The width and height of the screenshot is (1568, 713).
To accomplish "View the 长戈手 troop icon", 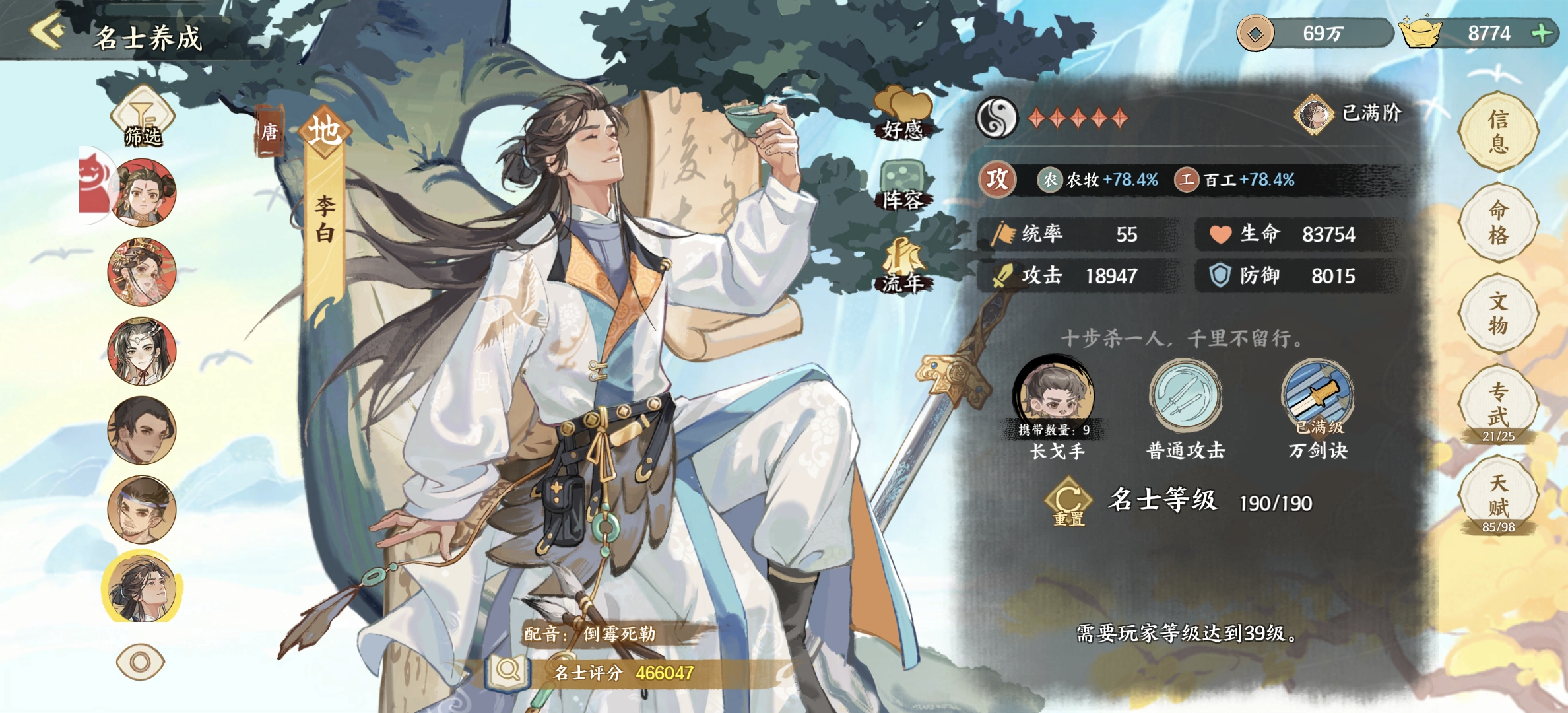I will coord(1055,396).
